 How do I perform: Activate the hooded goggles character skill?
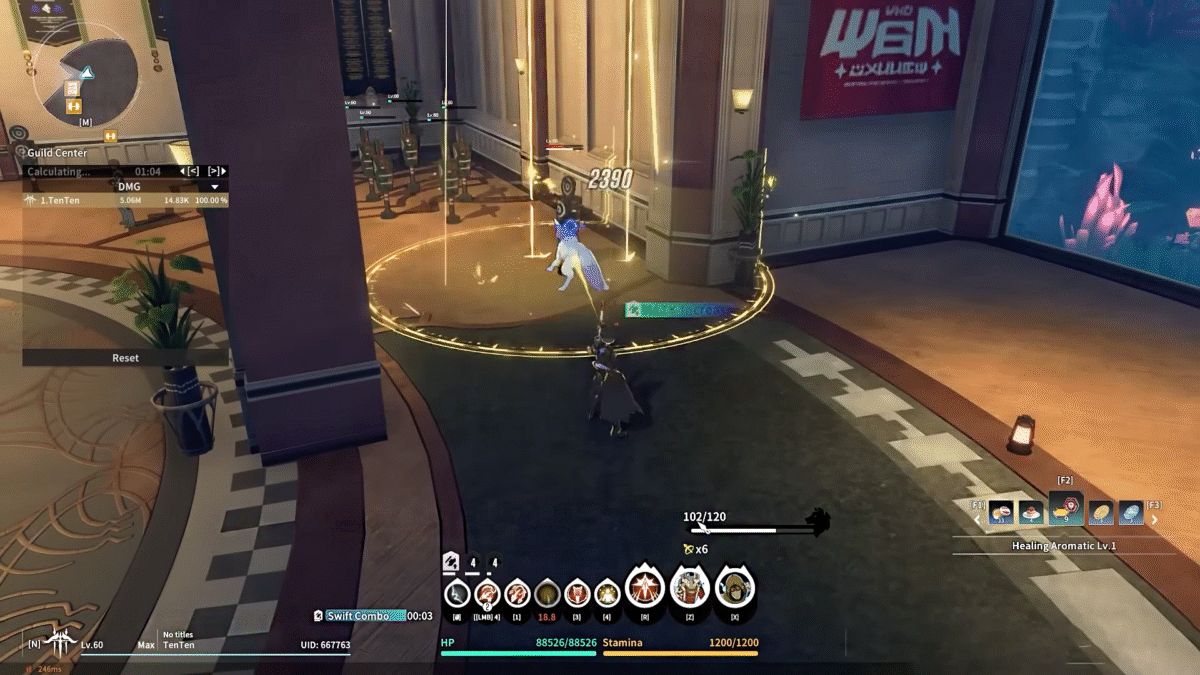(735, 589)
